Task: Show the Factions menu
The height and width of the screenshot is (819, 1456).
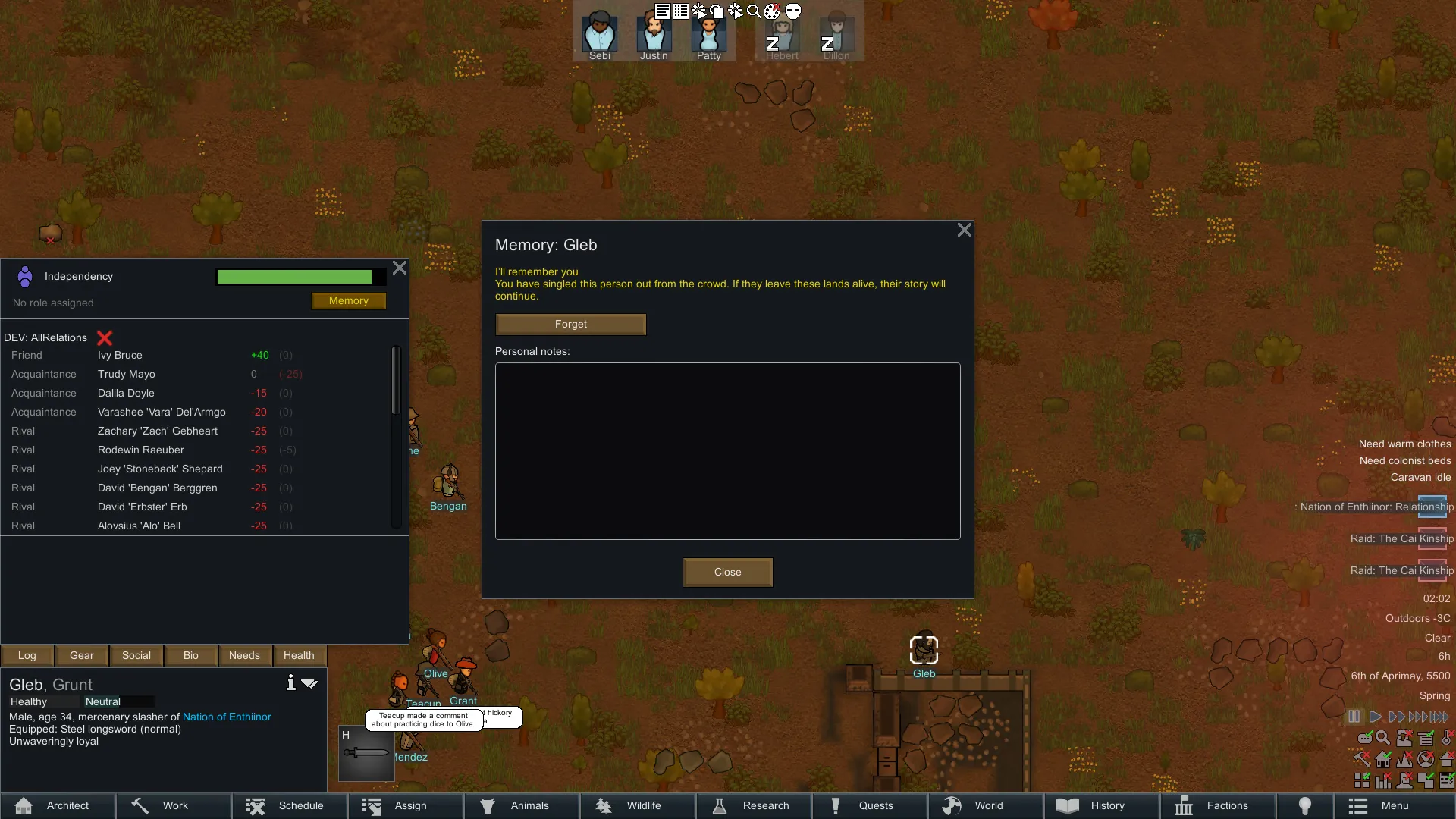Action: point(1216,805)
